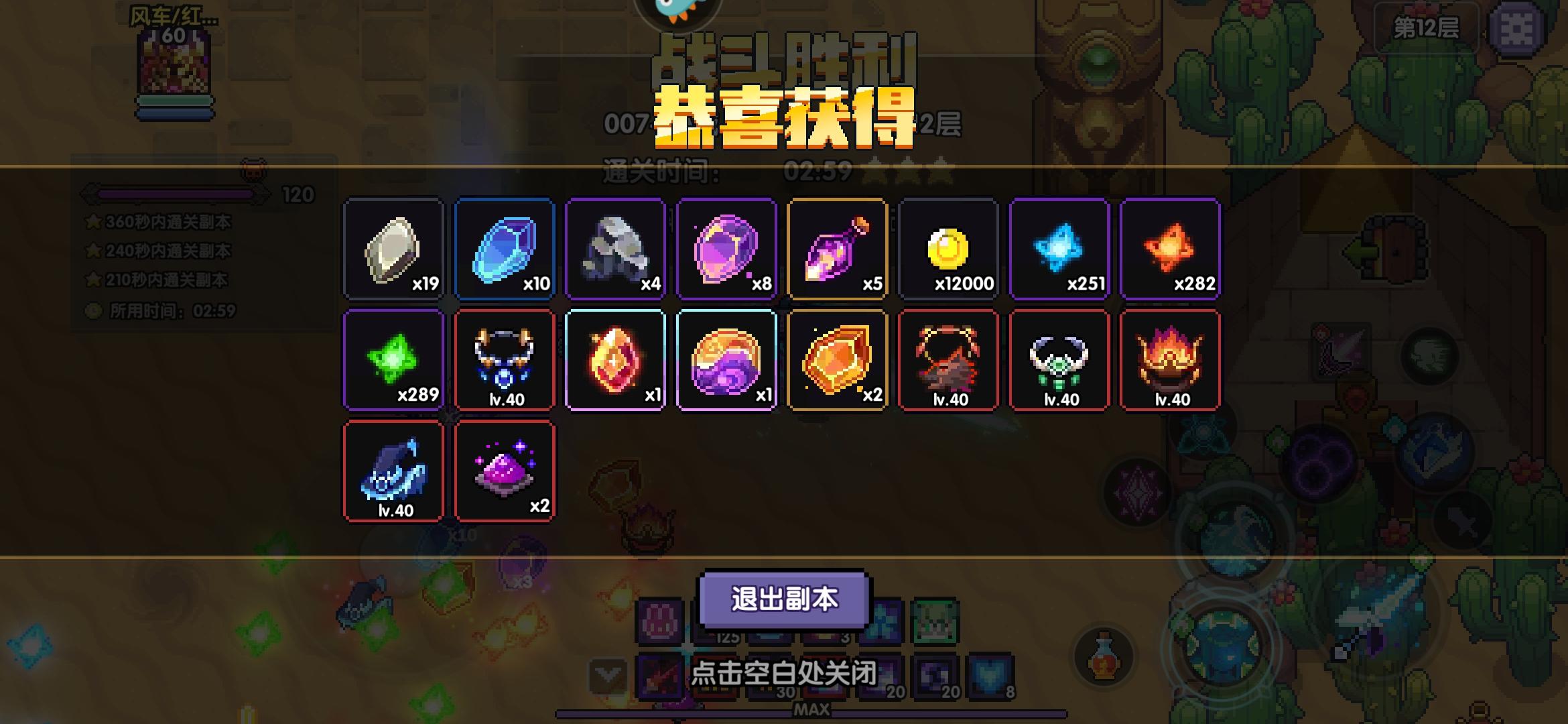Select the boar helmet lv.40 equipment

point(948,362)
